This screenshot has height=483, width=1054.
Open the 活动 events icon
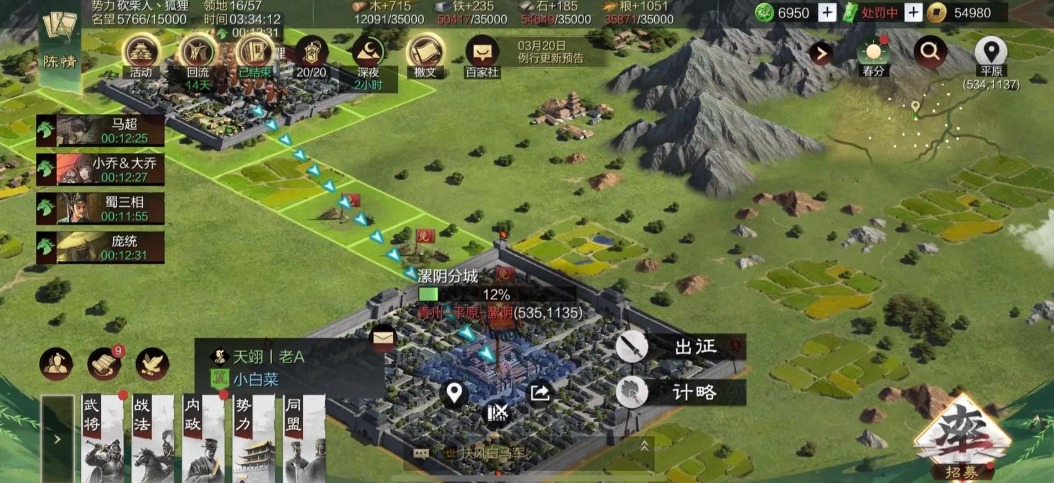(x=139, y=55)
